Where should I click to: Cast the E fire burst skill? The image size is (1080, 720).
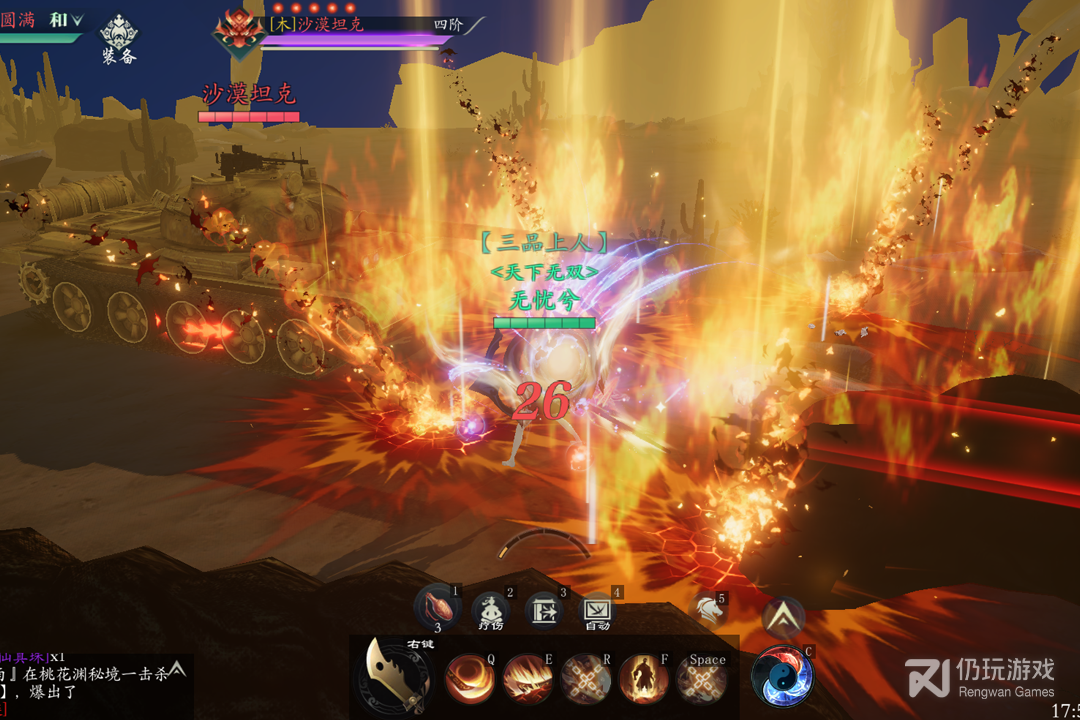526,679
